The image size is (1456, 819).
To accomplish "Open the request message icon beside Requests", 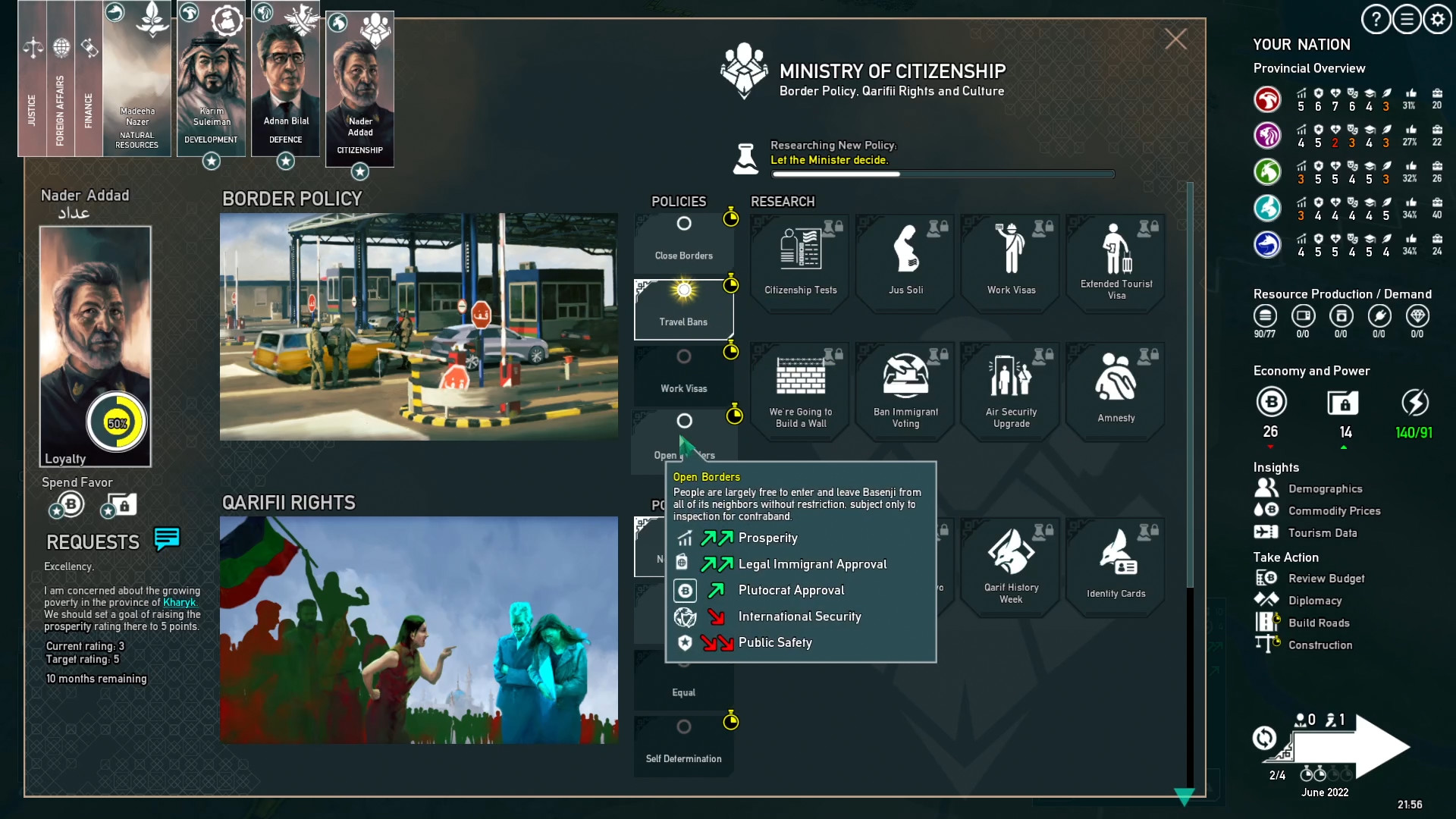I will (165, 539).
